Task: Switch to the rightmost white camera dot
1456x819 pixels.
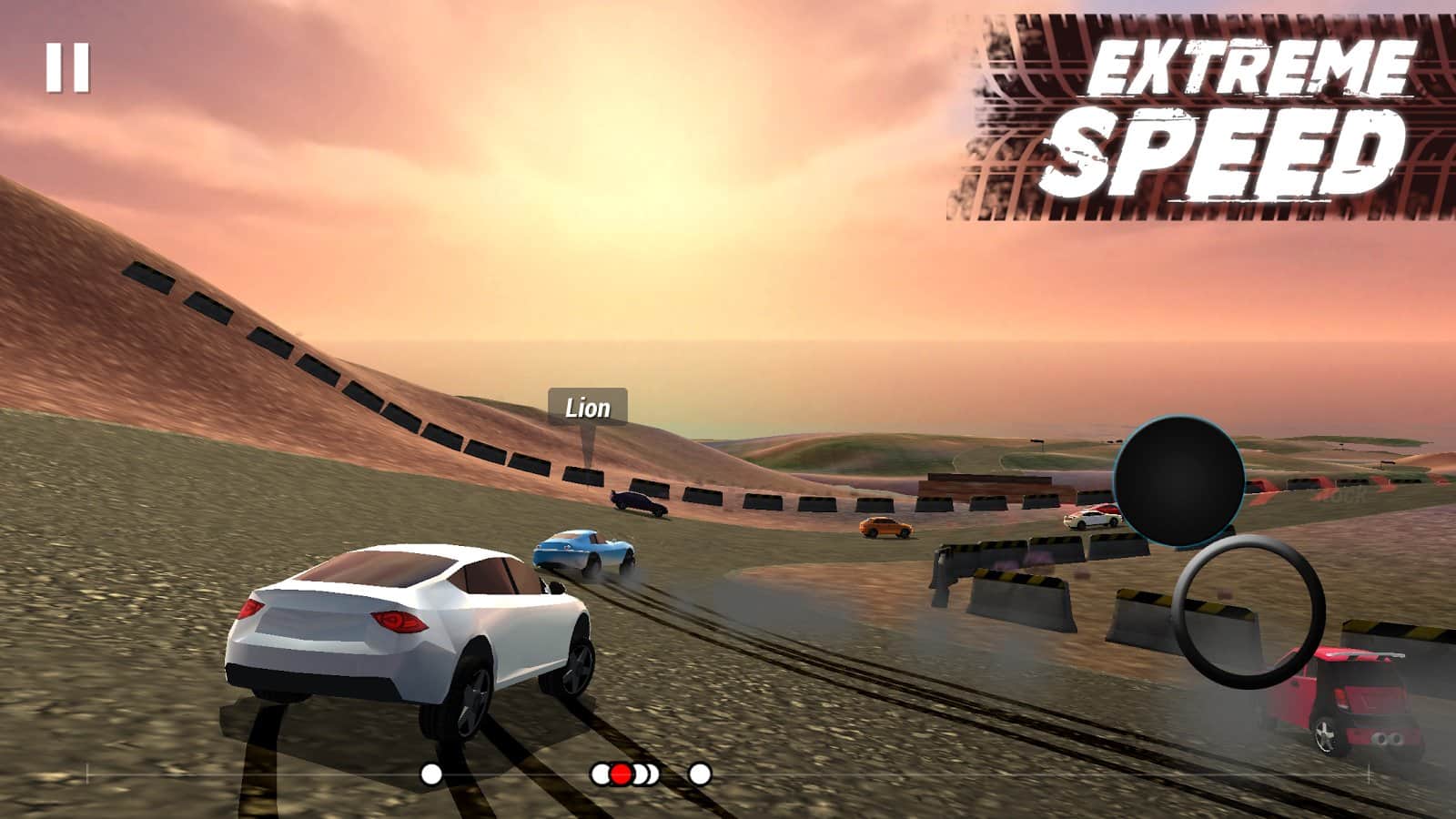Action: (x=699, y=775)
